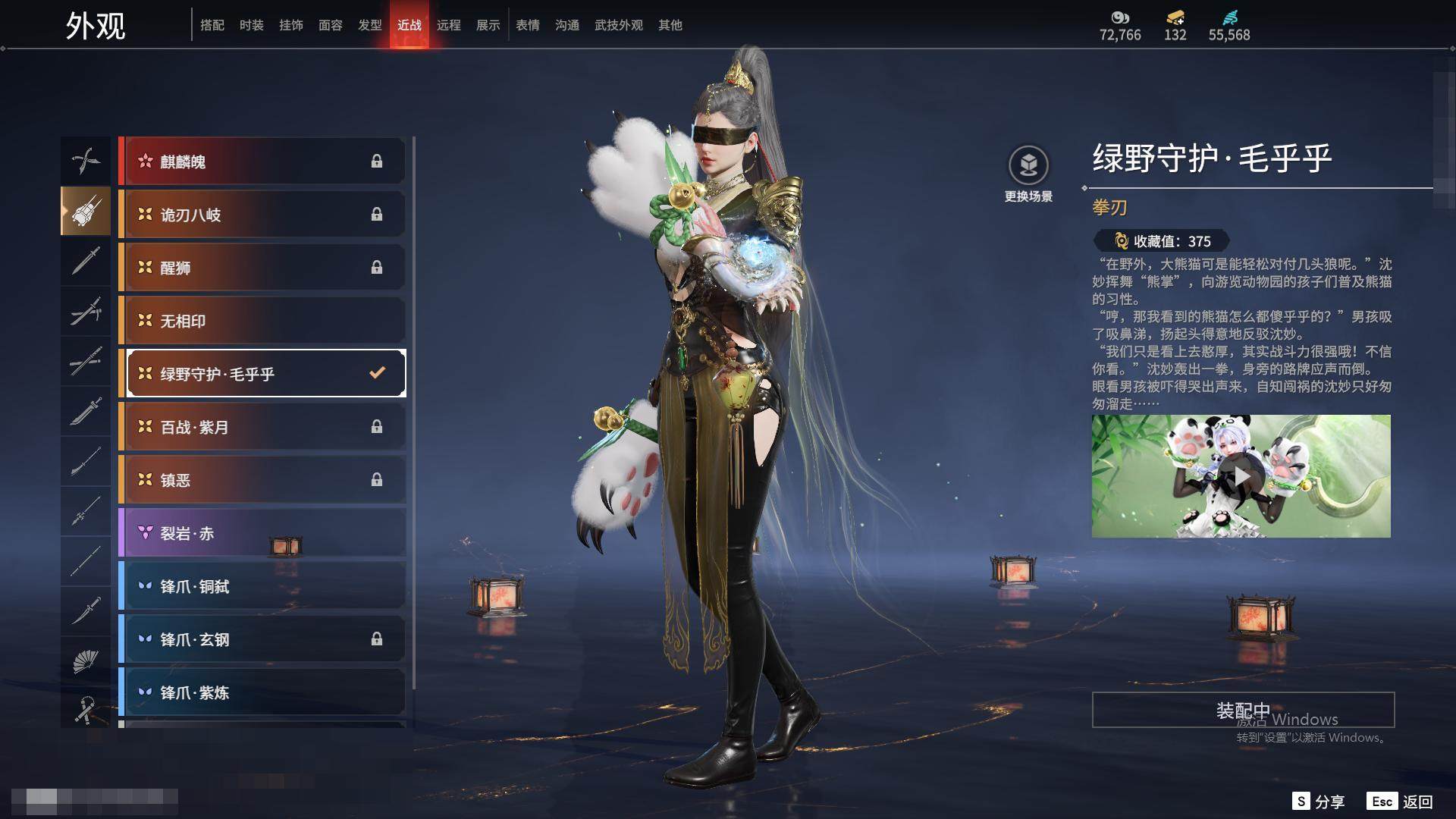Image resolution: width=1456 pixels, height=819 pixels.
Task: Switch to the 远程 tab
Action: click(448, 25)
